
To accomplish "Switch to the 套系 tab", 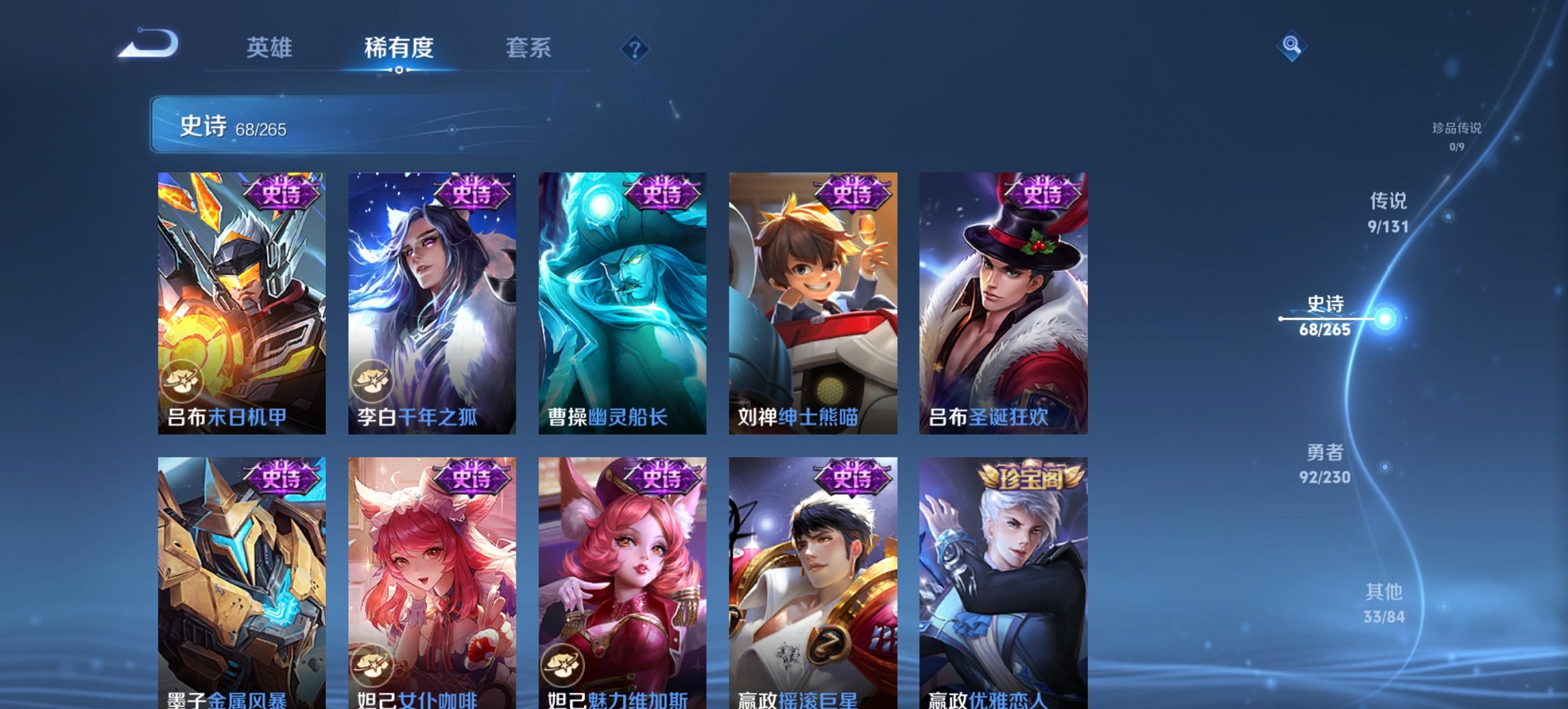I will coord(528,48).
